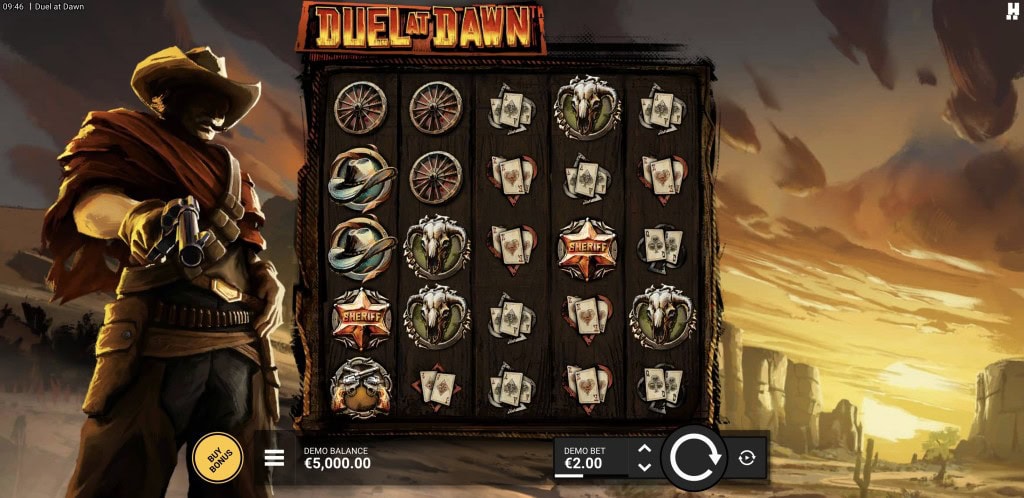Open the hamburger menu
This screenshot has width=1024, height=498.
(274, 459)
